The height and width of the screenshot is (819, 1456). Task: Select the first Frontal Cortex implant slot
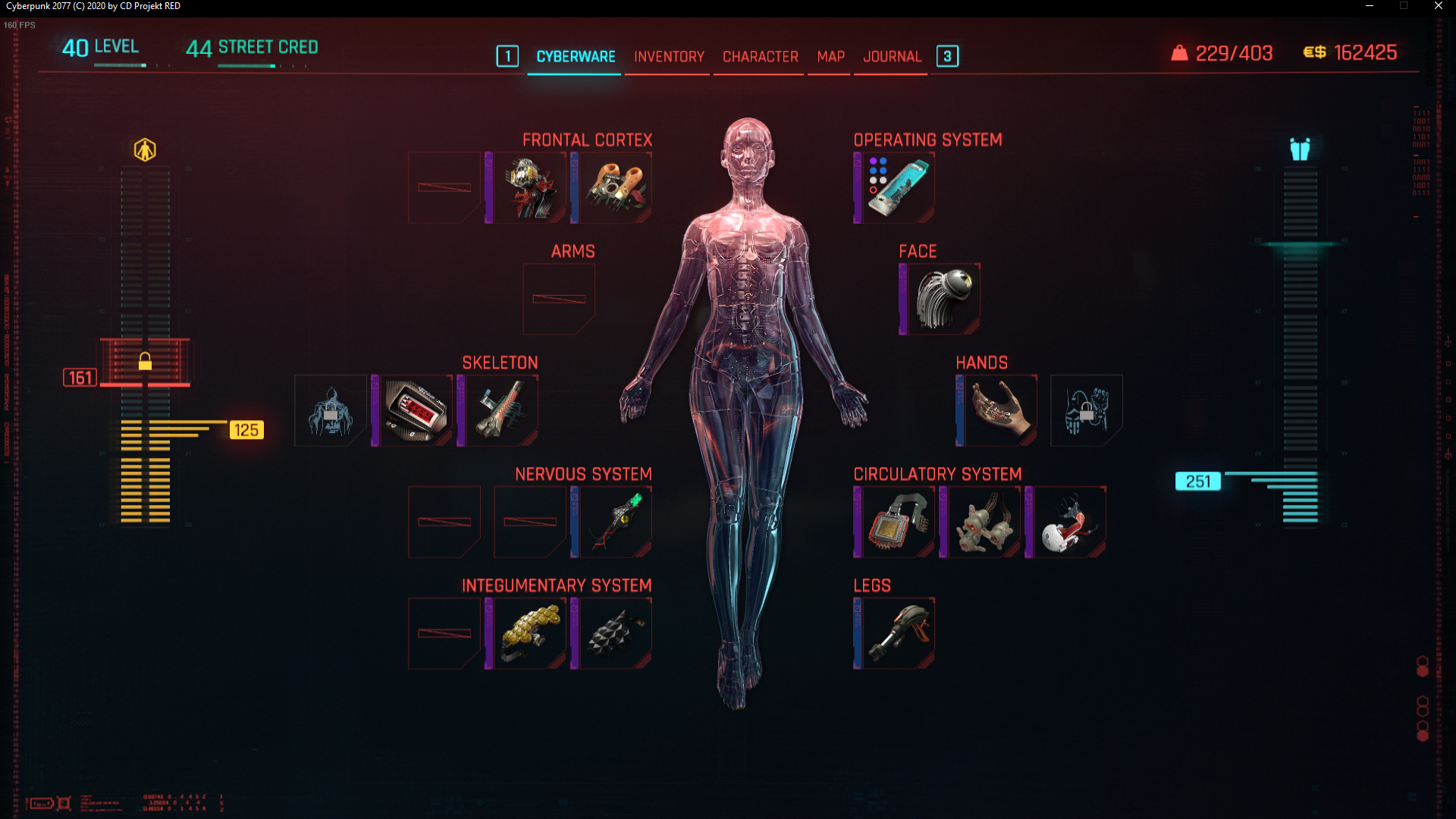click(444, 187)
